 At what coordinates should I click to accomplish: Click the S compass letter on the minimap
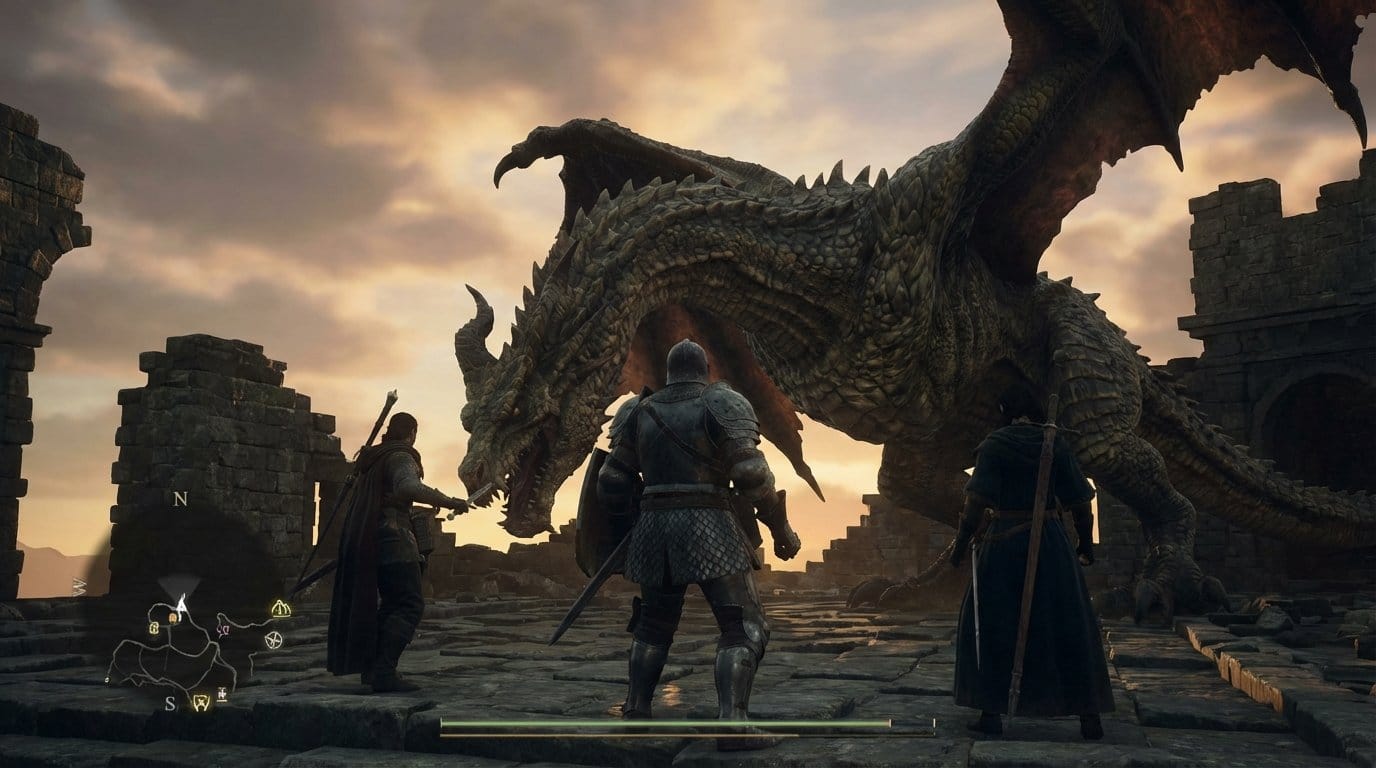pos(169,703)
